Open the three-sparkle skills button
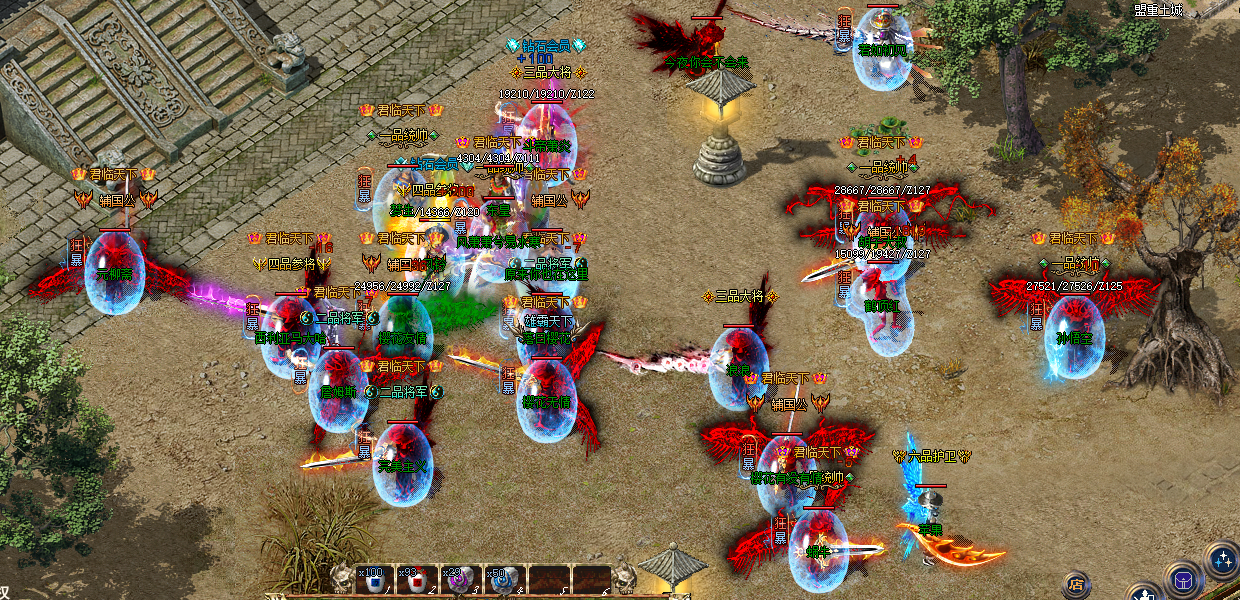 click(x=1222, y=559)
